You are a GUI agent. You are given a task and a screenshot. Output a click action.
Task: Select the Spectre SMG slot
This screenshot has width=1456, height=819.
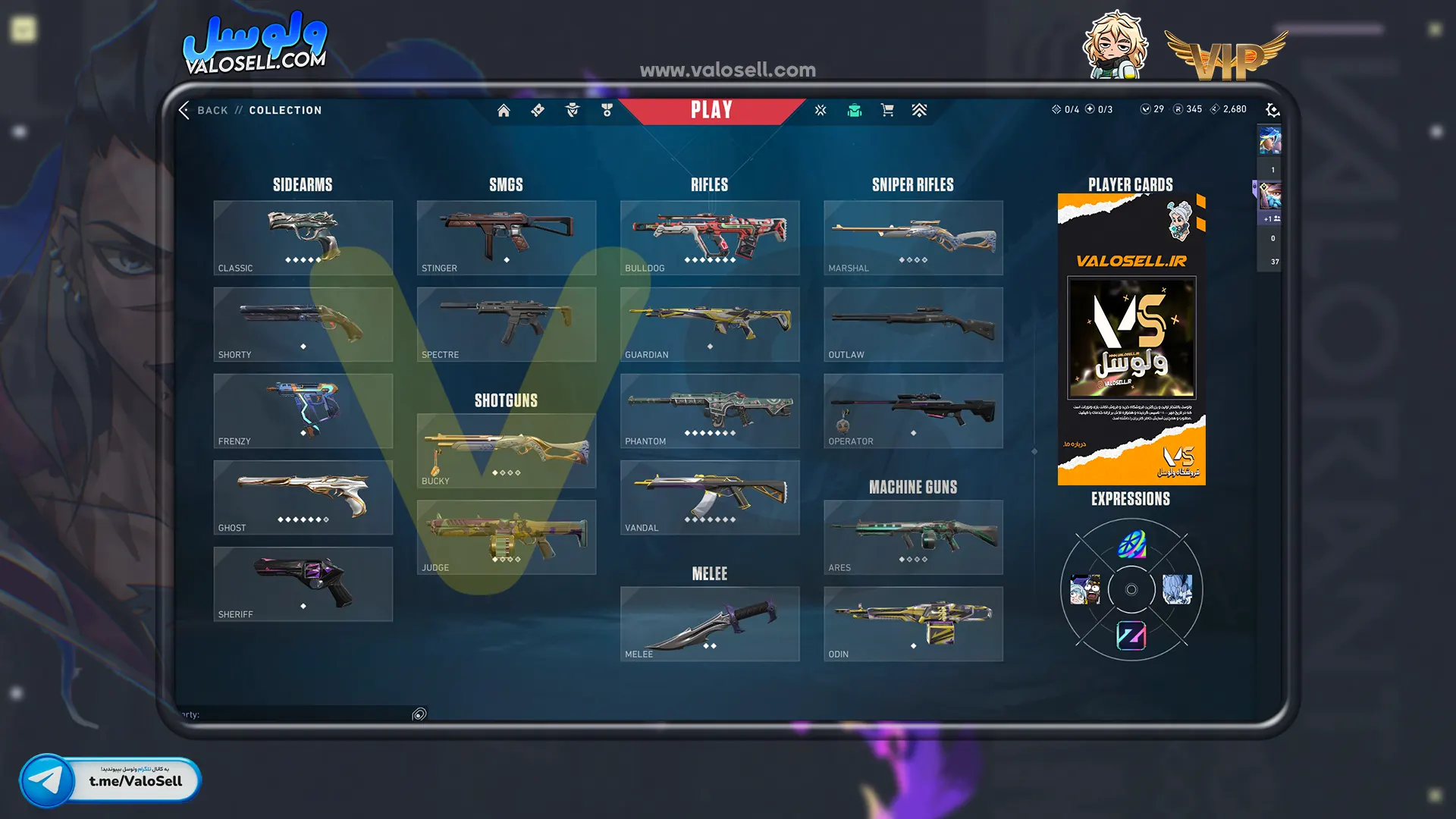coord(506,324)
